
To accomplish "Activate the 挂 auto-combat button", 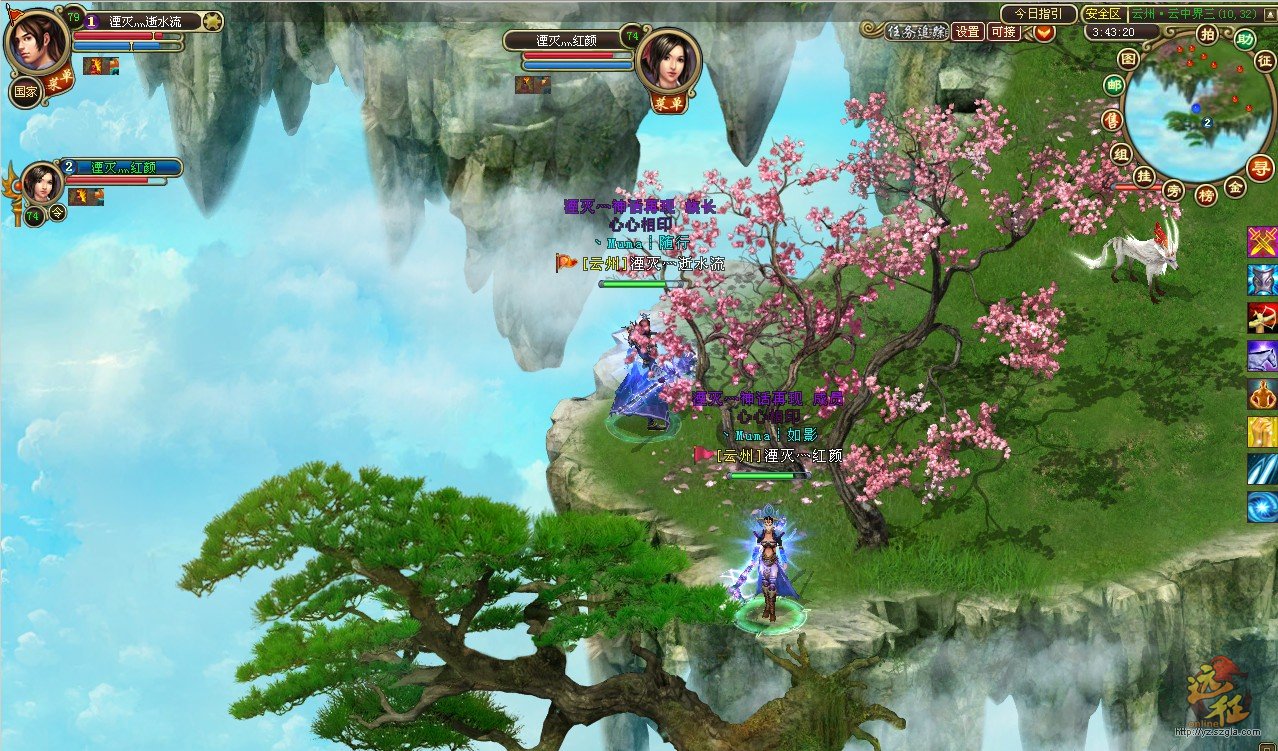I will point(1144,177).
